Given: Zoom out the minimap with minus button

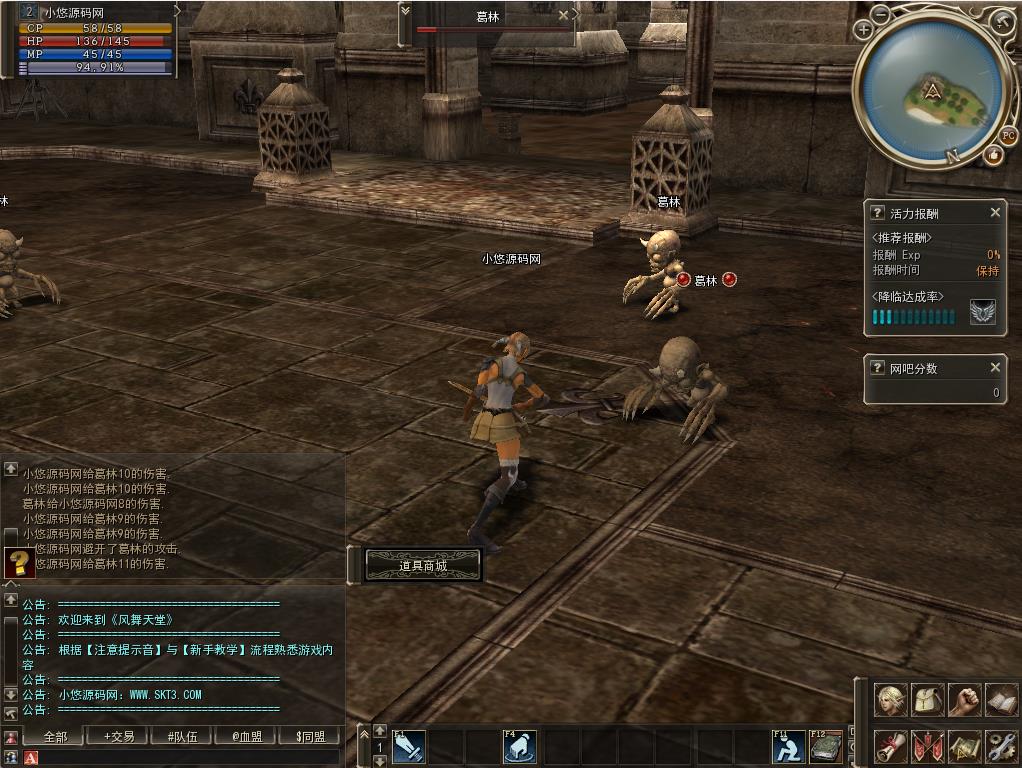Looking at the screenshot, I should point(881,15).
